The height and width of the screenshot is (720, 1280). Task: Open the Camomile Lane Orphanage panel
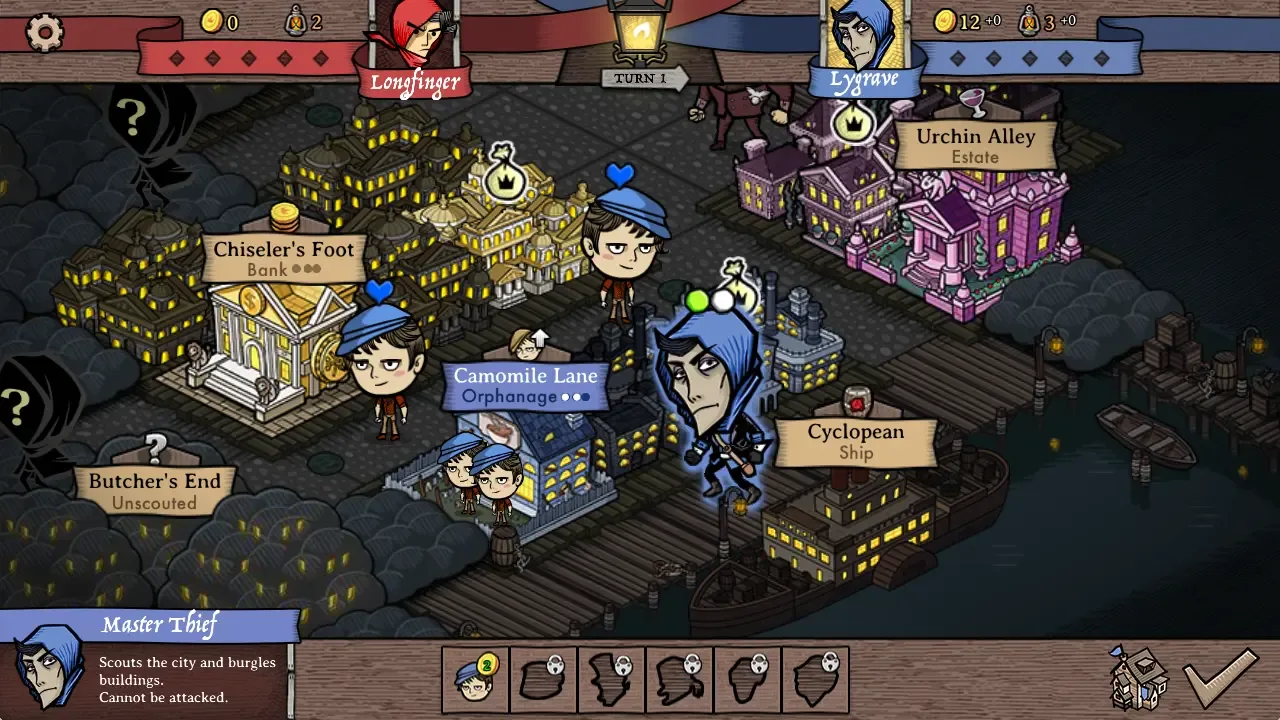click(x=527, y=385)
